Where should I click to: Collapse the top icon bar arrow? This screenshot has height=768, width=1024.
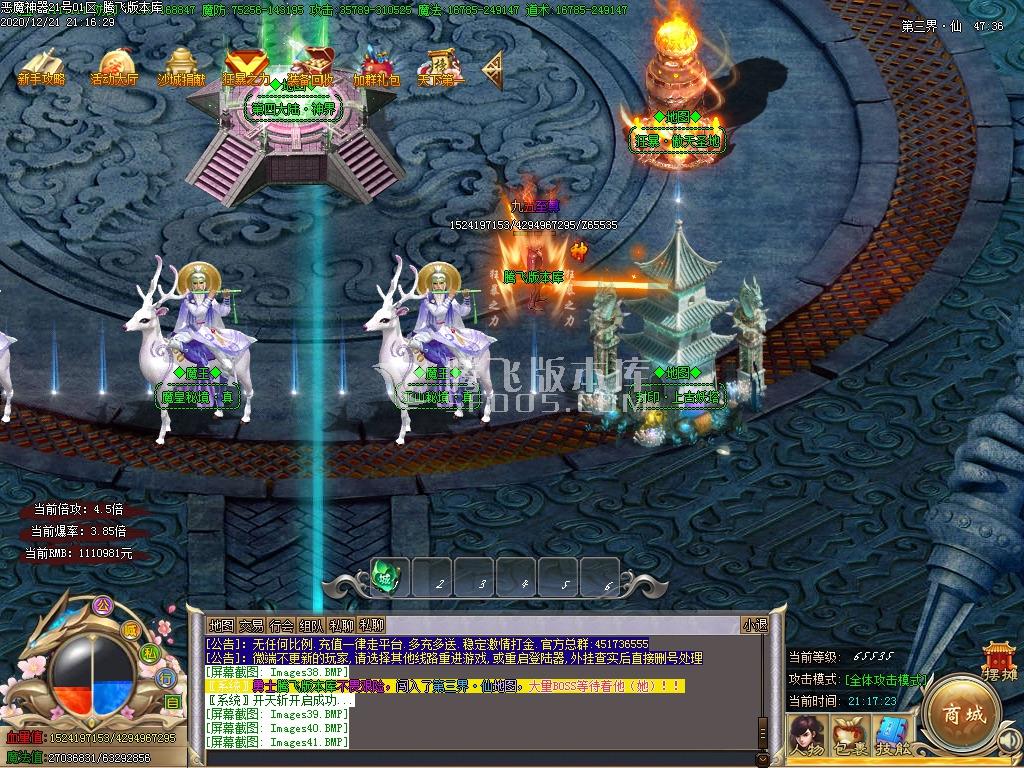492,68
